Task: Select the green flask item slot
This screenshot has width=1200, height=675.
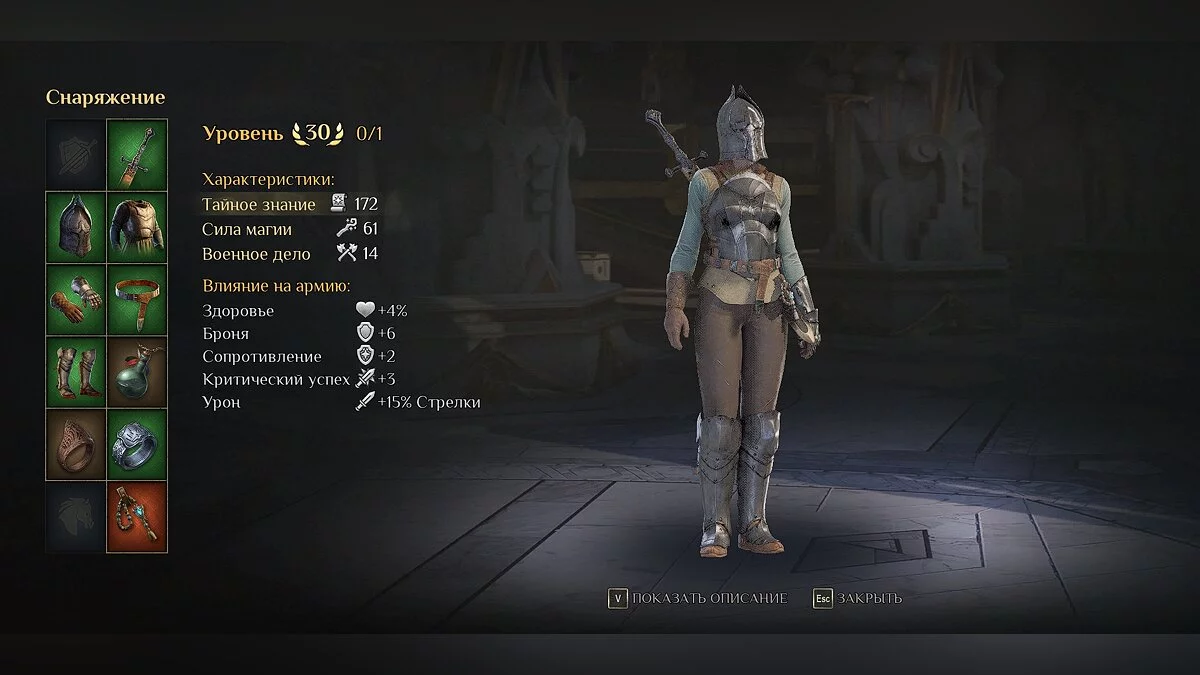Action: tap(137, 371)
